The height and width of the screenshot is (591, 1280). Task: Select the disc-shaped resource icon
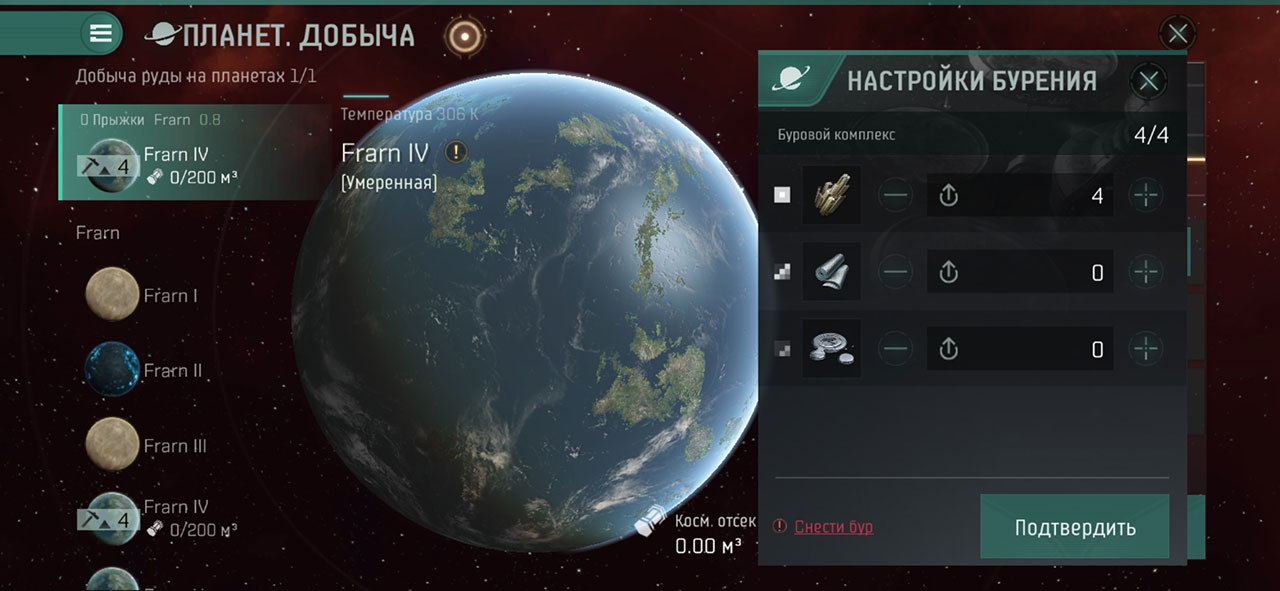click(831, 349)
